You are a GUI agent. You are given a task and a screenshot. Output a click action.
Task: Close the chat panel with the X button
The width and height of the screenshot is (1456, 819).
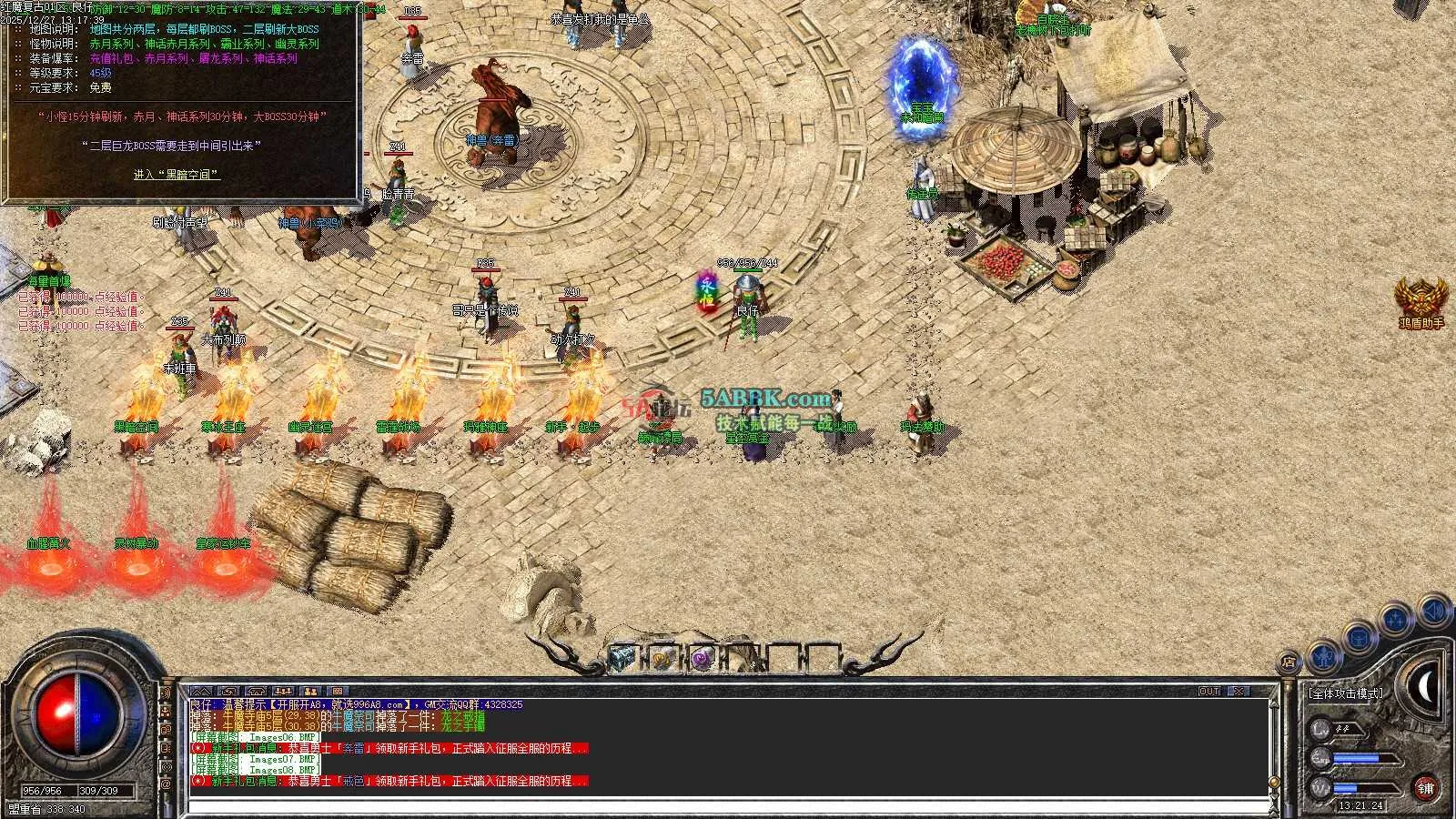(1238, 692)
